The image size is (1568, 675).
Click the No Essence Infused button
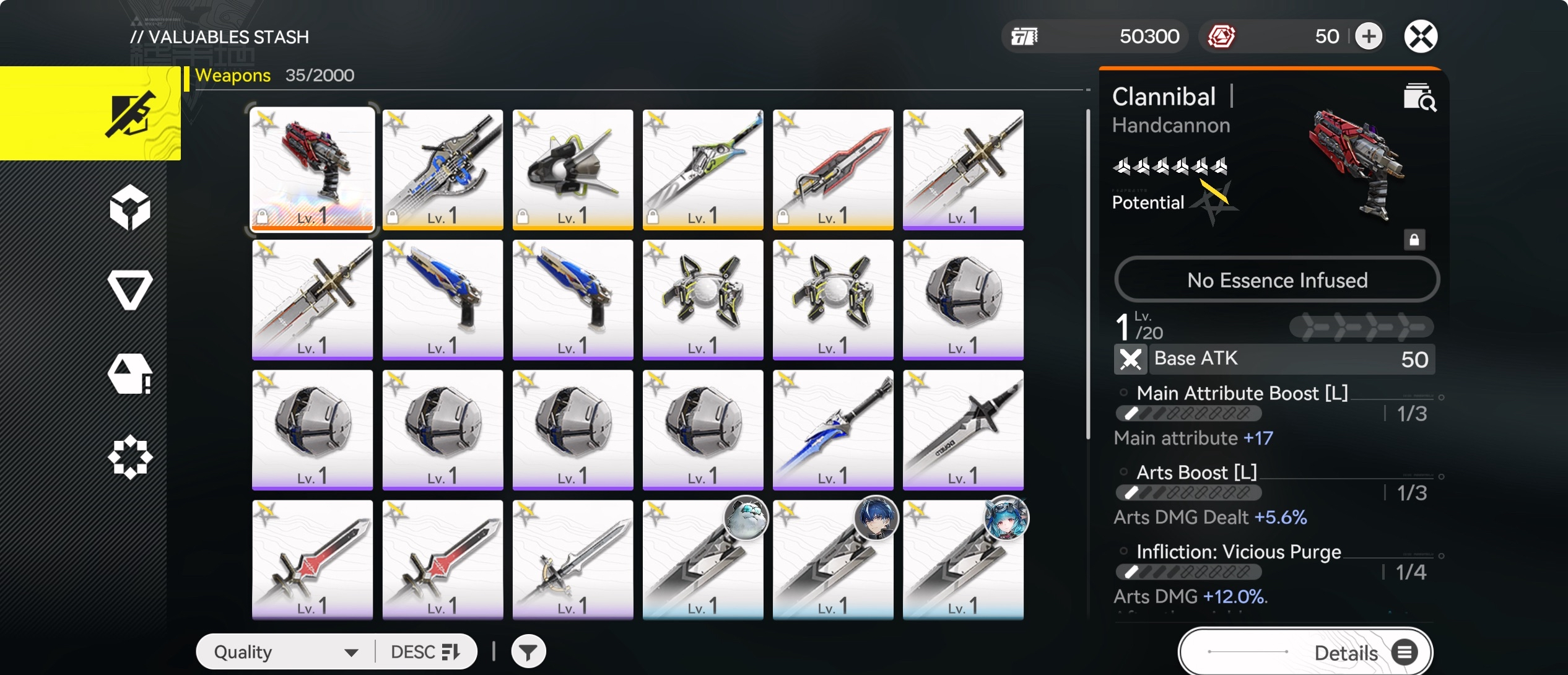point(1276,280)
